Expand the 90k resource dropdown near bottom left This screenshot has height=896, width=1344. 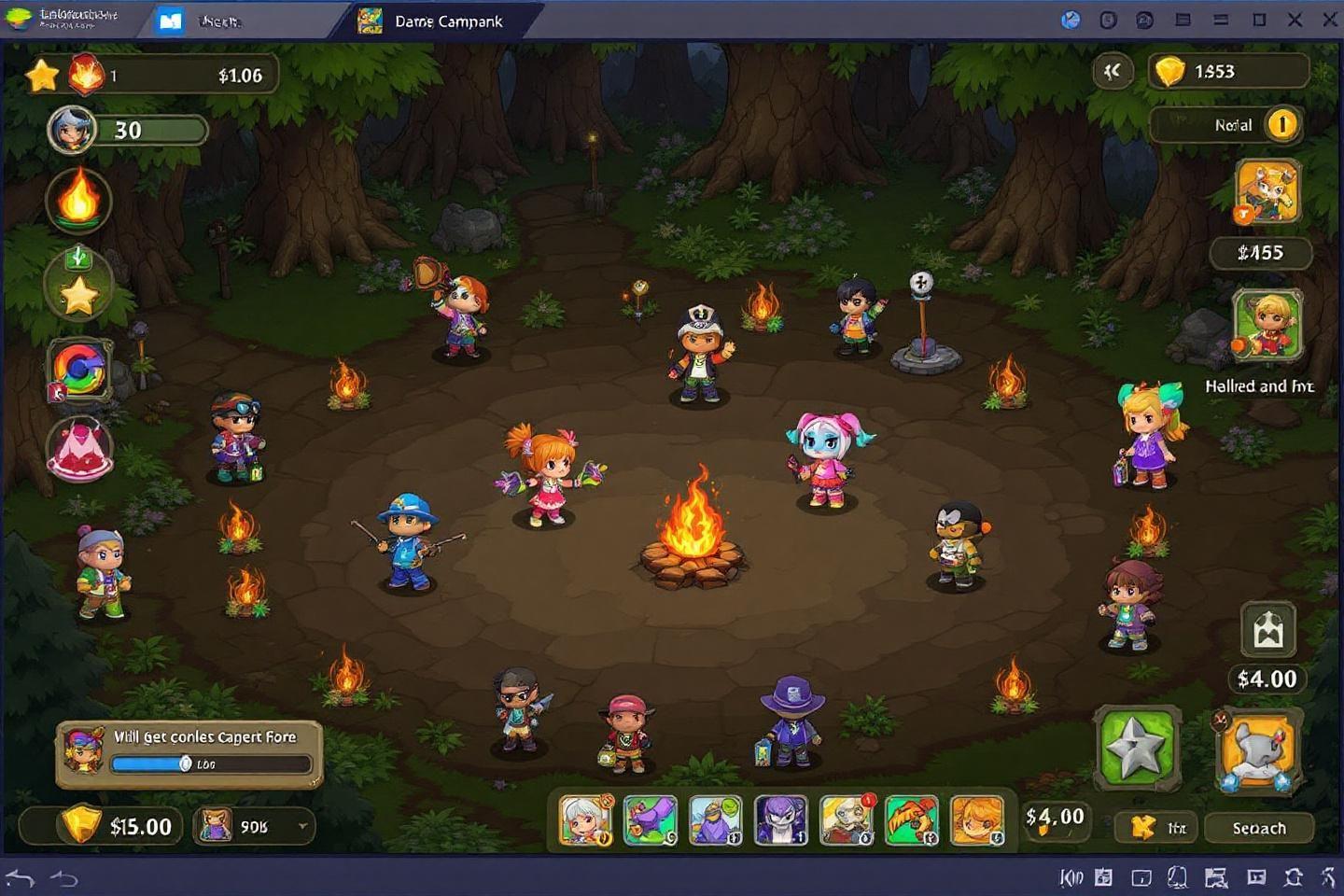pos(252,826)
